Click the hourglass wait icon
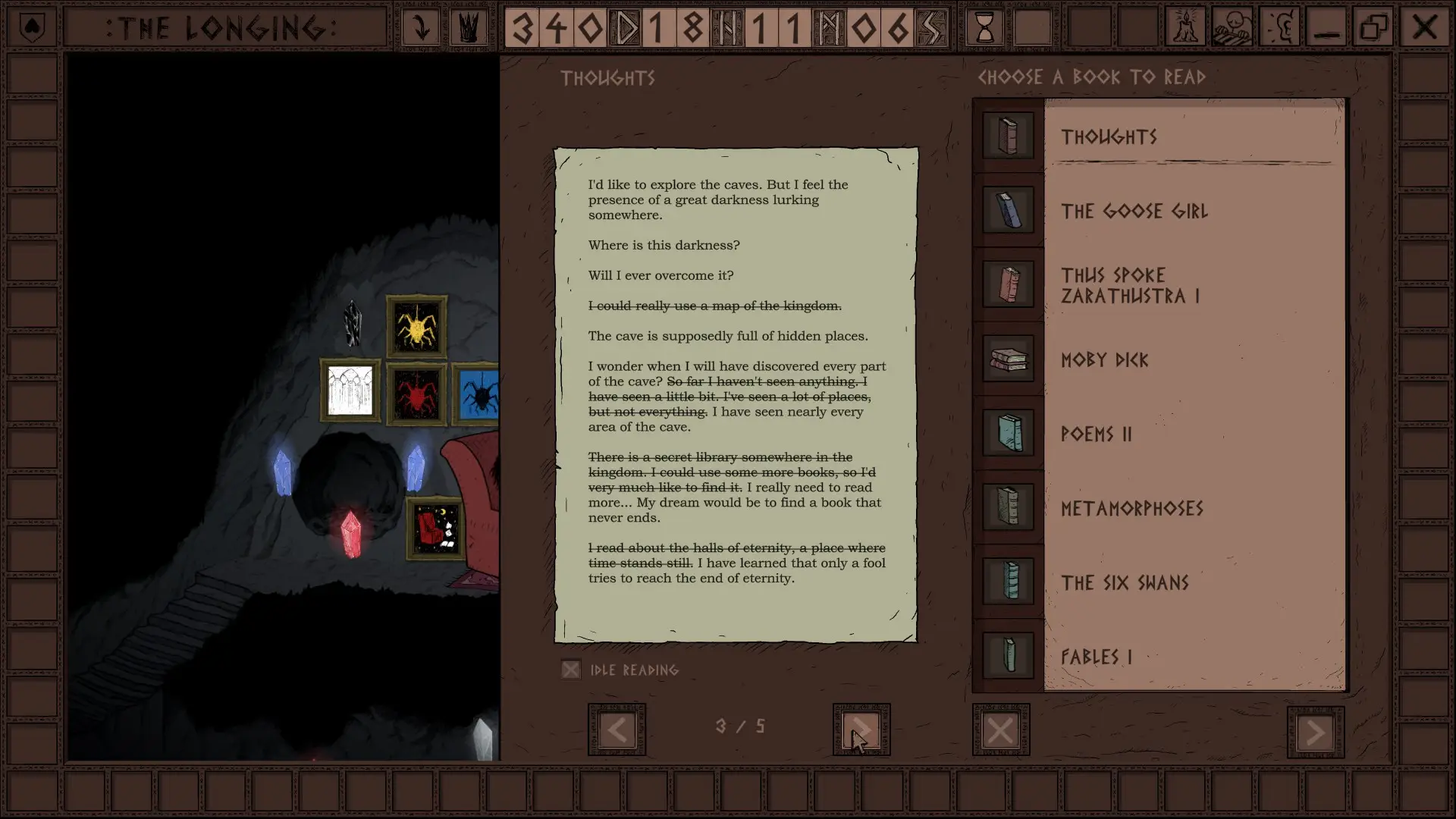1456x819 pixels. 985,28
